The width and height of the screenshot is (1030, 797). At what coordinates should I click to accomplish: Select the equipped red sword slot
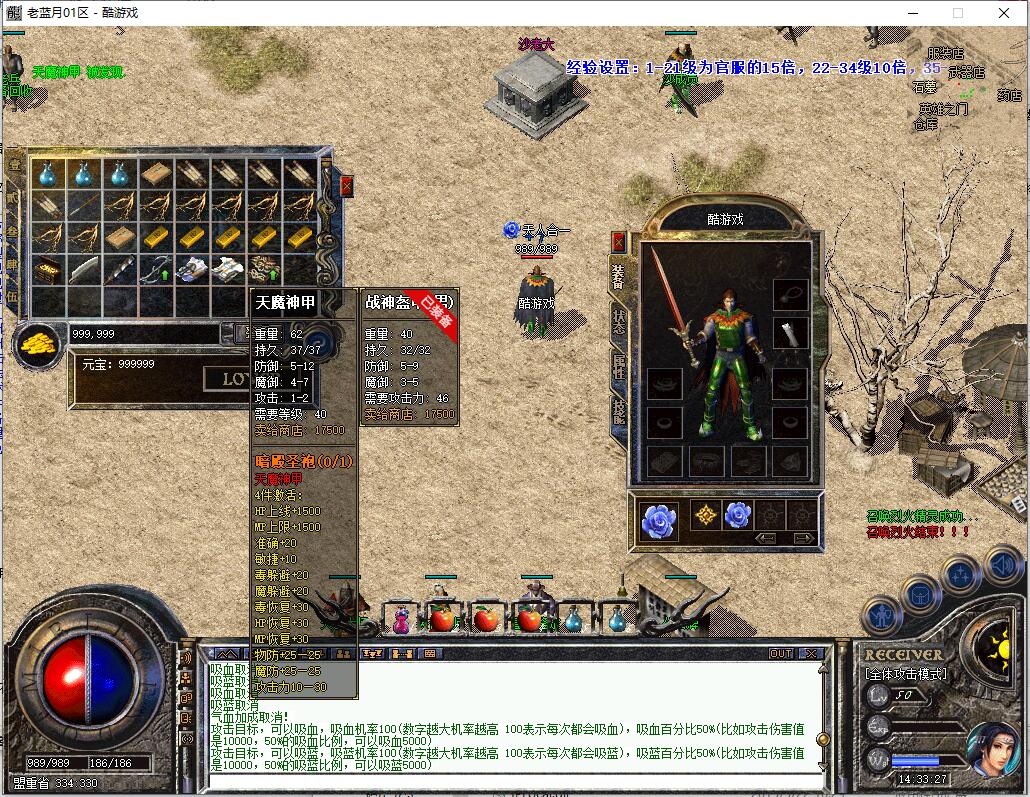tap(671, 295)
